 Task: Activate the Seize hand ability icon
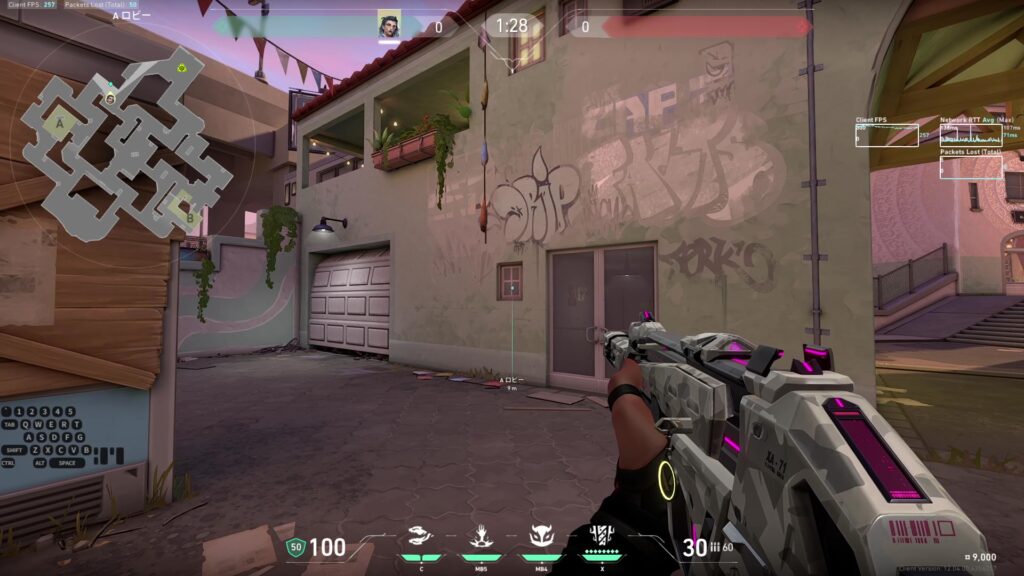coord(480,537)
